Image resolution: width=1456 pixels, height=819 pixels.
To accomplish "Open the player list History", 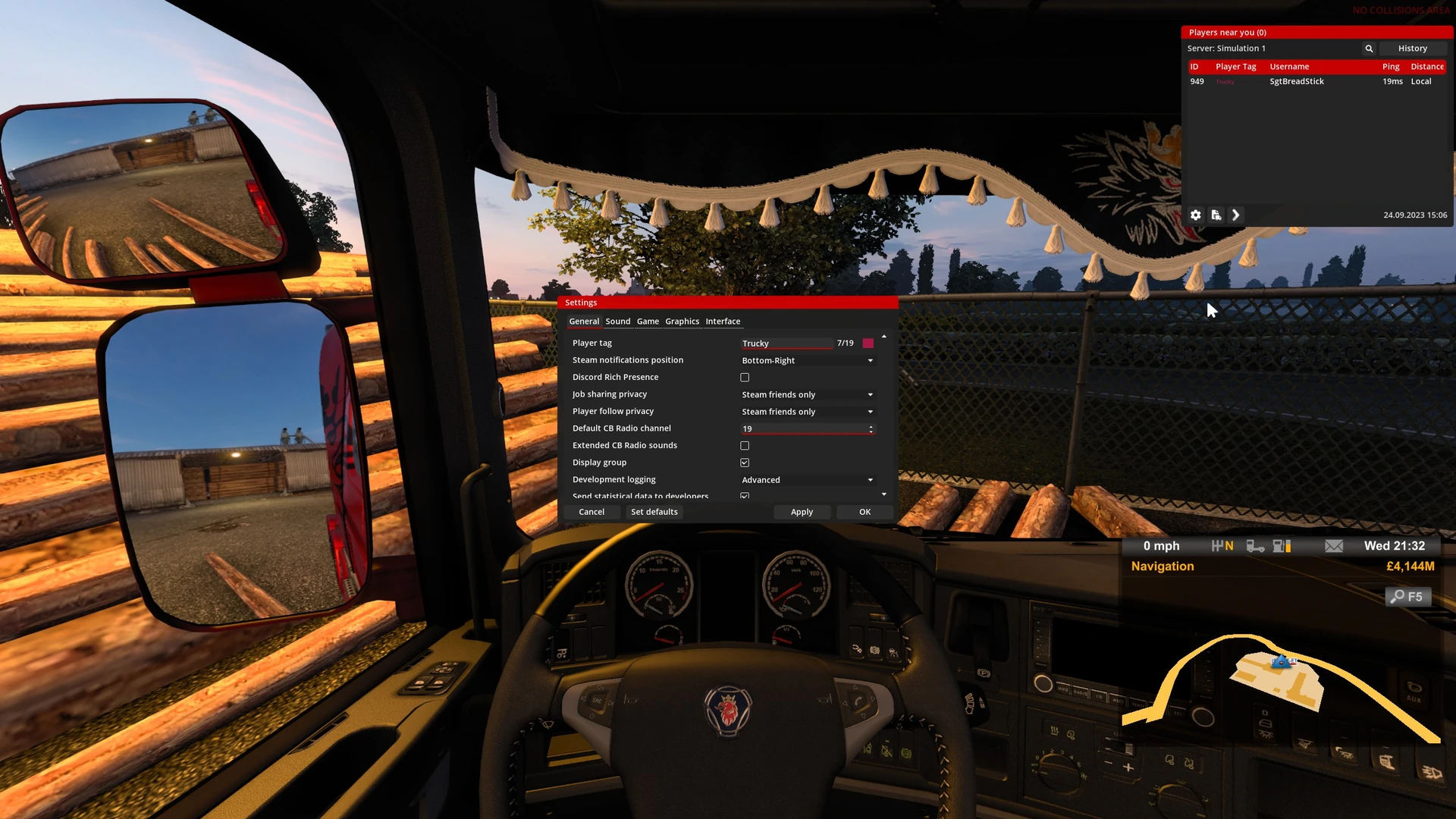I will point(1412,49).
